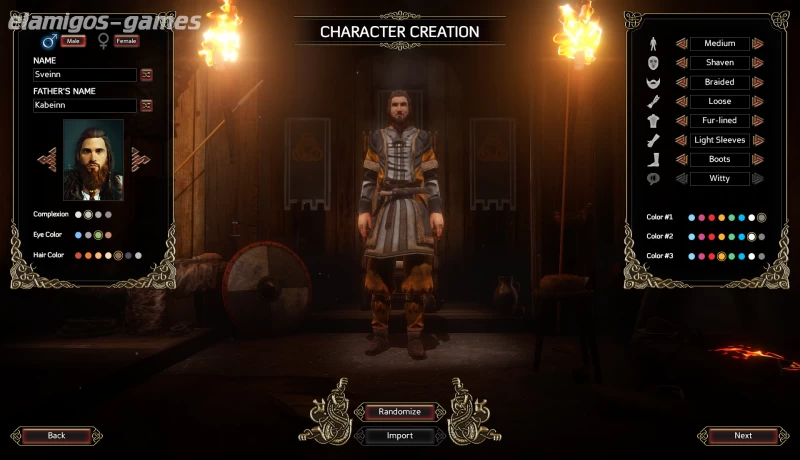Go to the previous option from Boots
This screenshot has height=460, width=800.
pos(681,159)
